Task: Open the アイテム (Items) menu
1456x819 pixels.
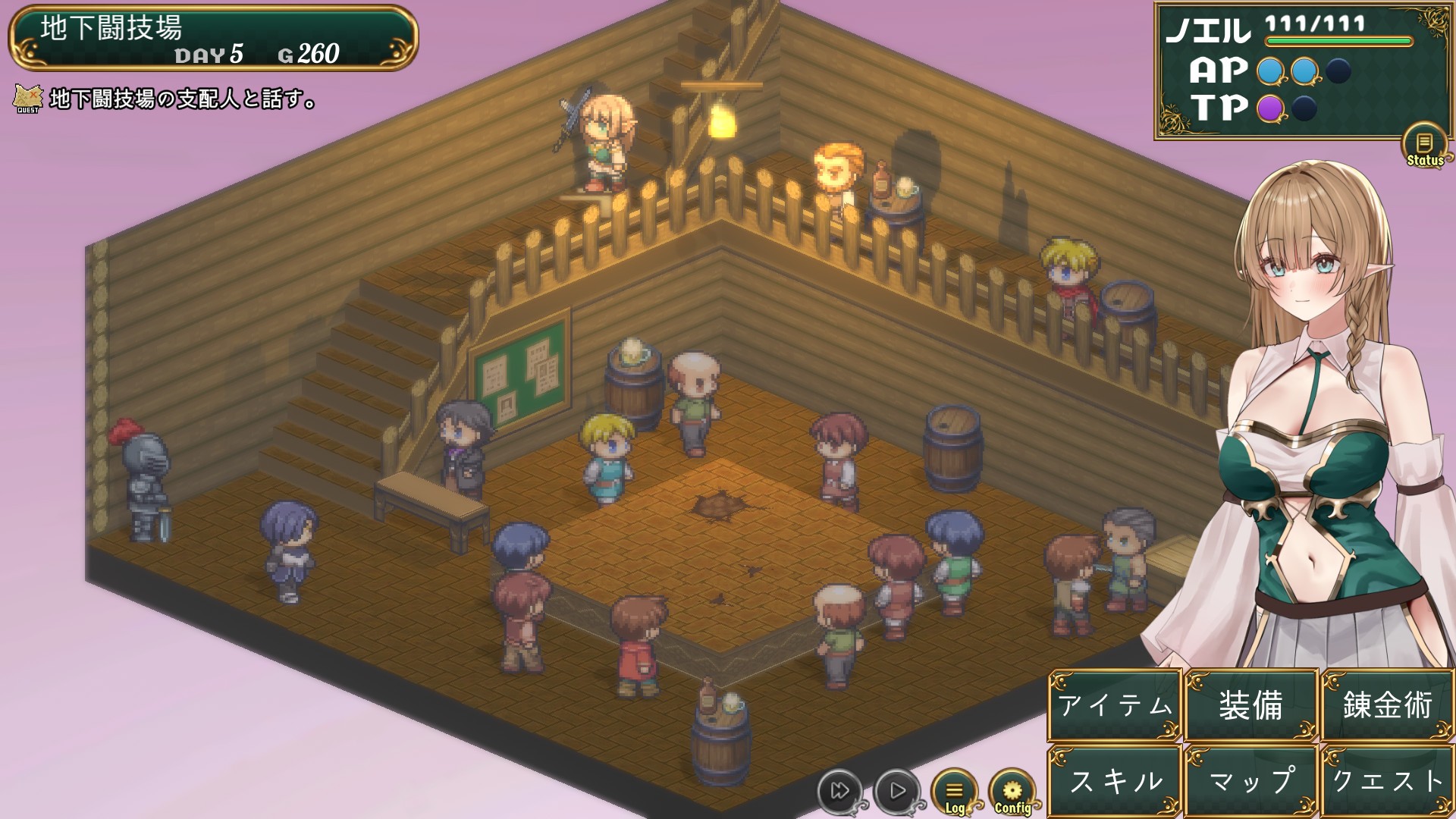Action: click(1115, 705)
